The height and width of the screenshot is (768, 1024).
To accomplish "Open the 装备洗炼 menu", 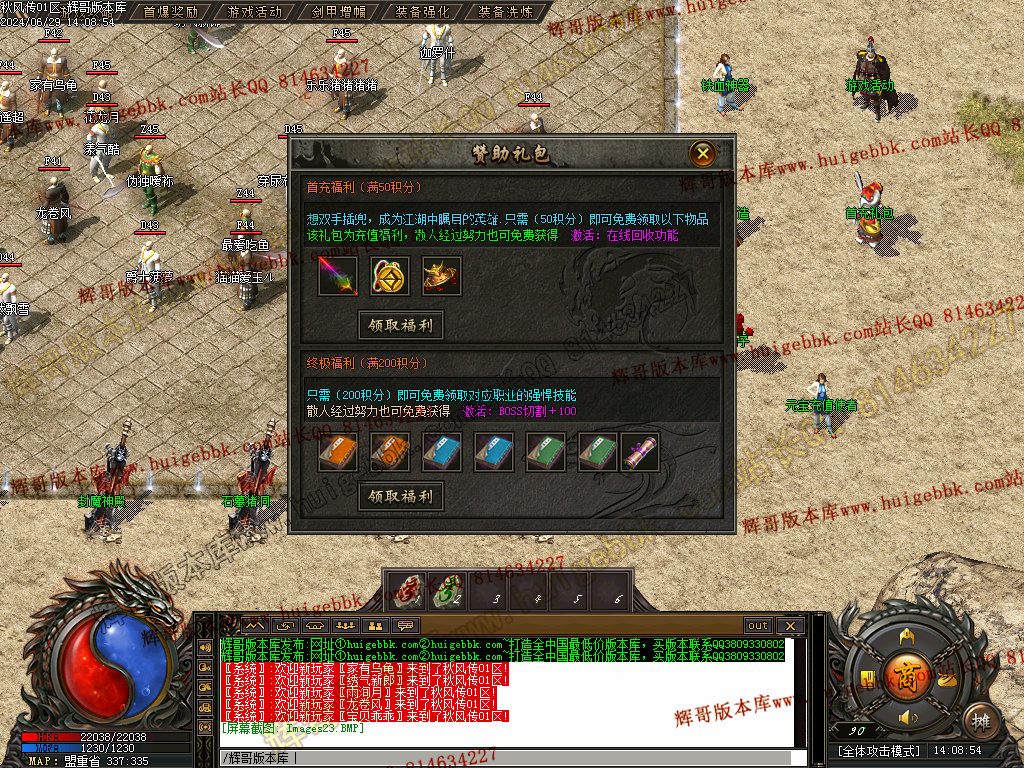I will coord(506,12).
